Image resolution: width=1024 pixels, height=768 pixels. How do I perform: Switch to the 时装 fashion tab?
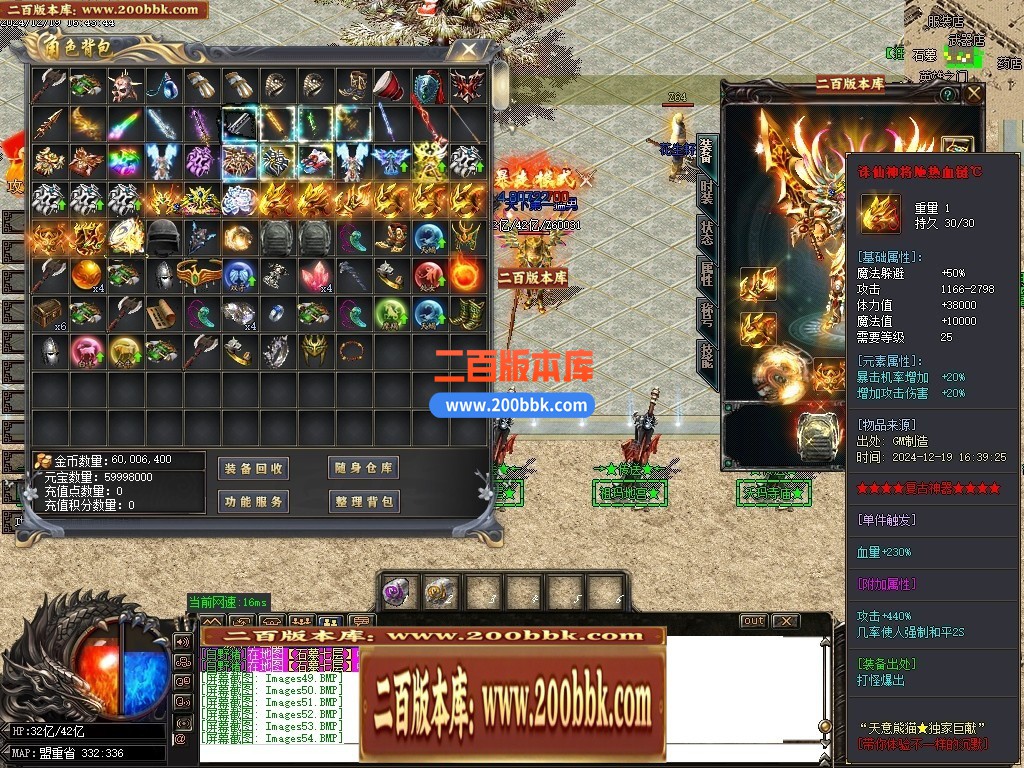point(706,194)
